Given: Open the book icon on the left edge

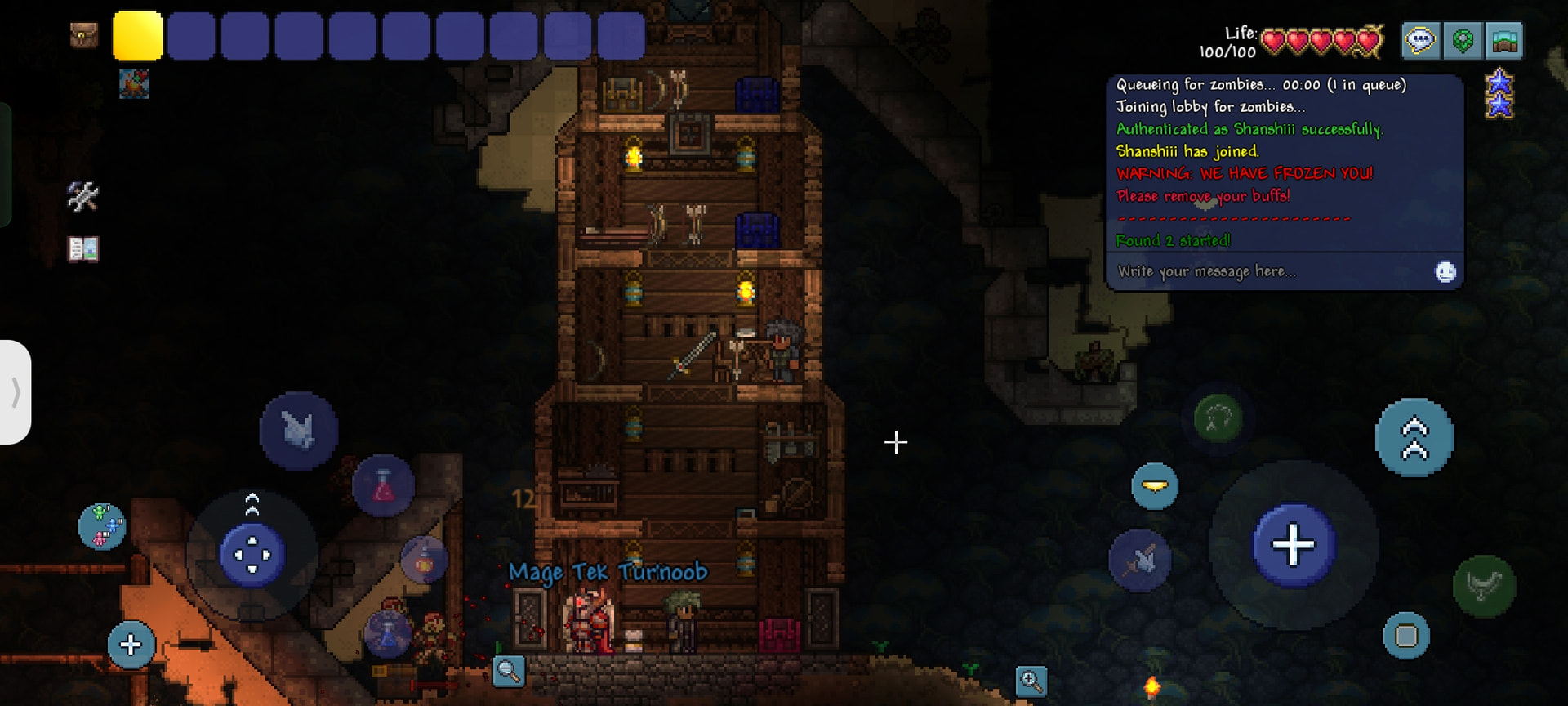Looking at the screenshot, I should coord(82,248).
